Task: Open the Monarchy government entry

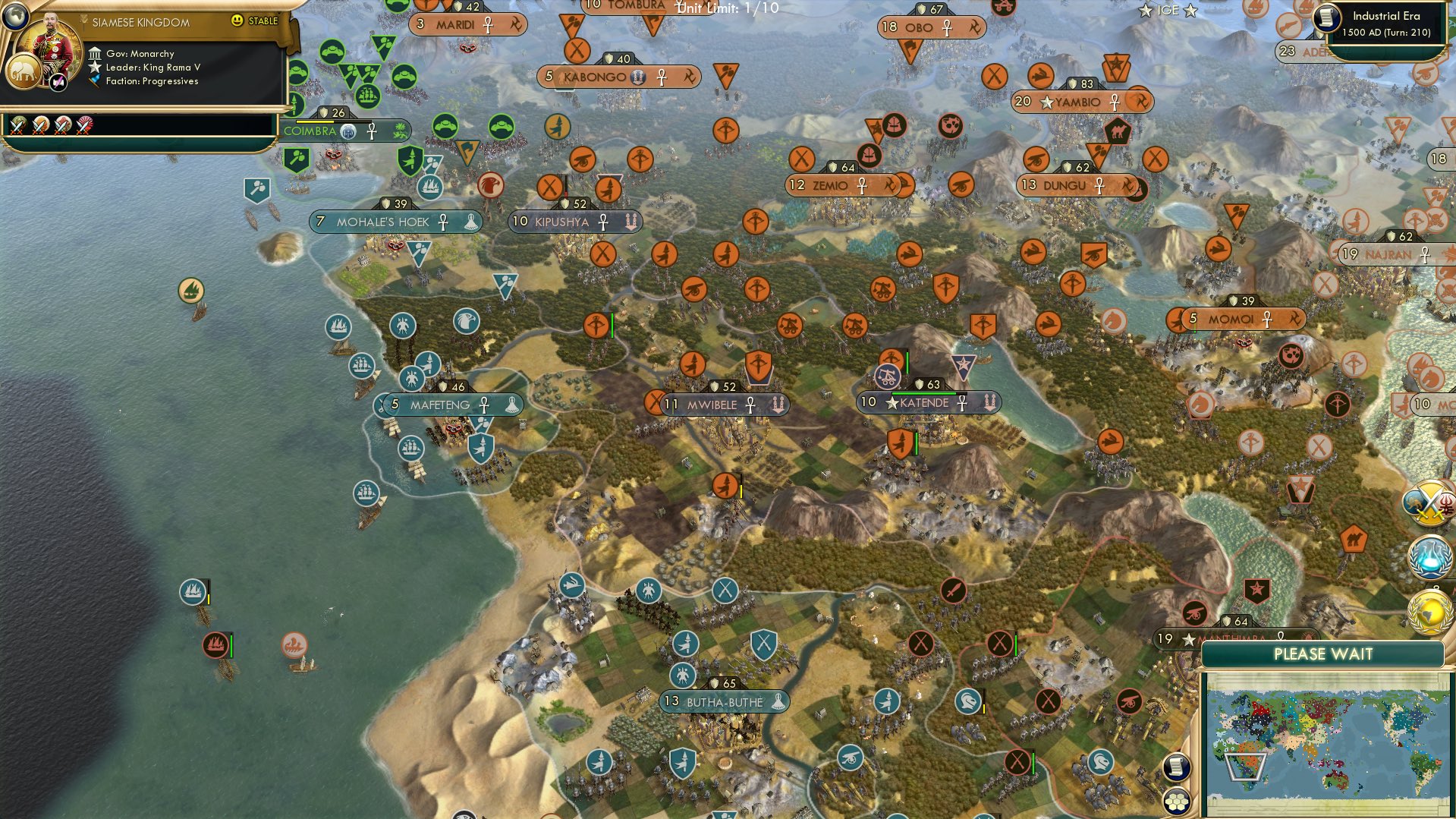Action: click(140, 53)
